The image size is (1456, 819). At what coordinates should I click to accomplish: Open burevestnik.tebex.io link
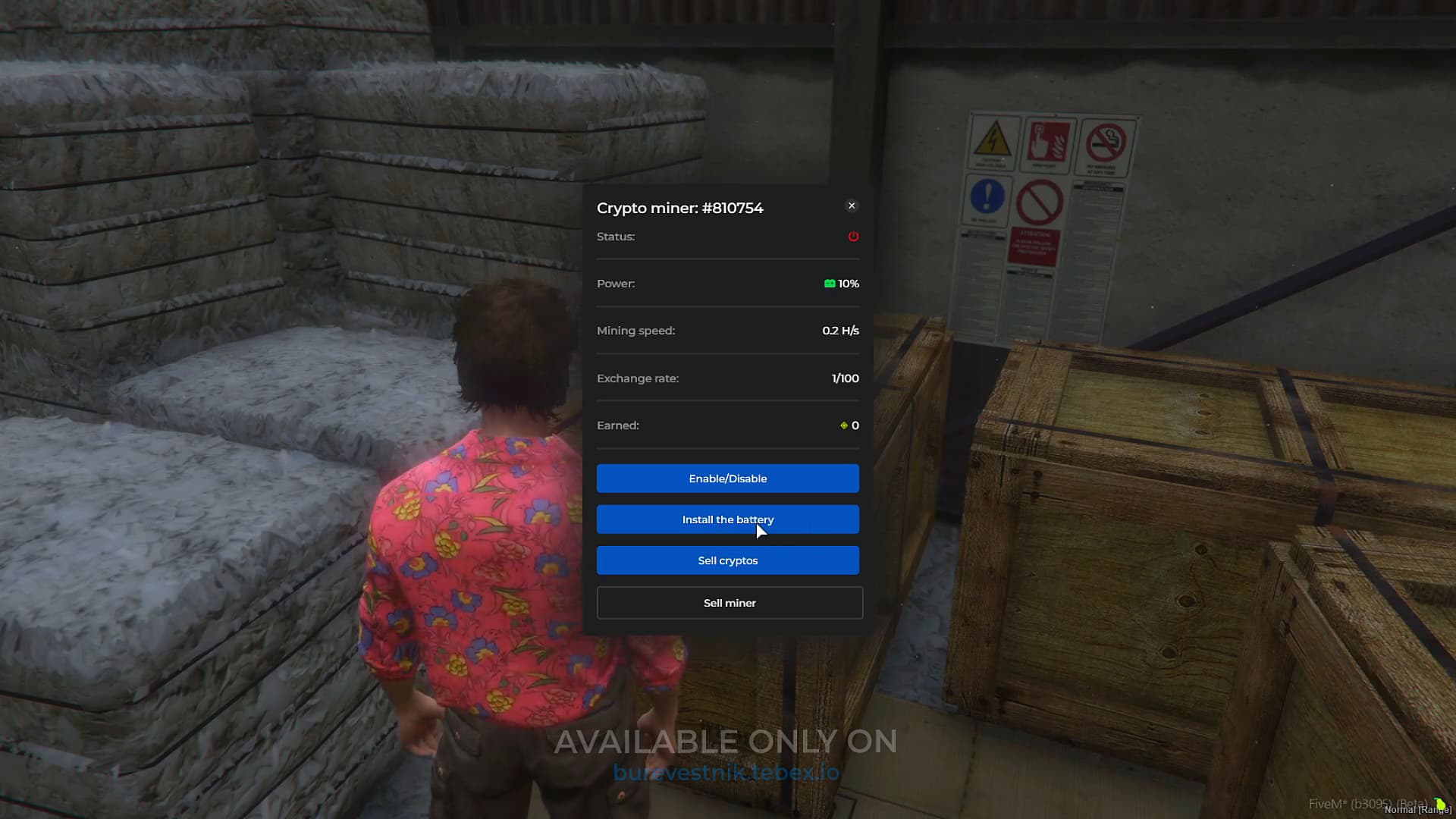tap(726, 772)
